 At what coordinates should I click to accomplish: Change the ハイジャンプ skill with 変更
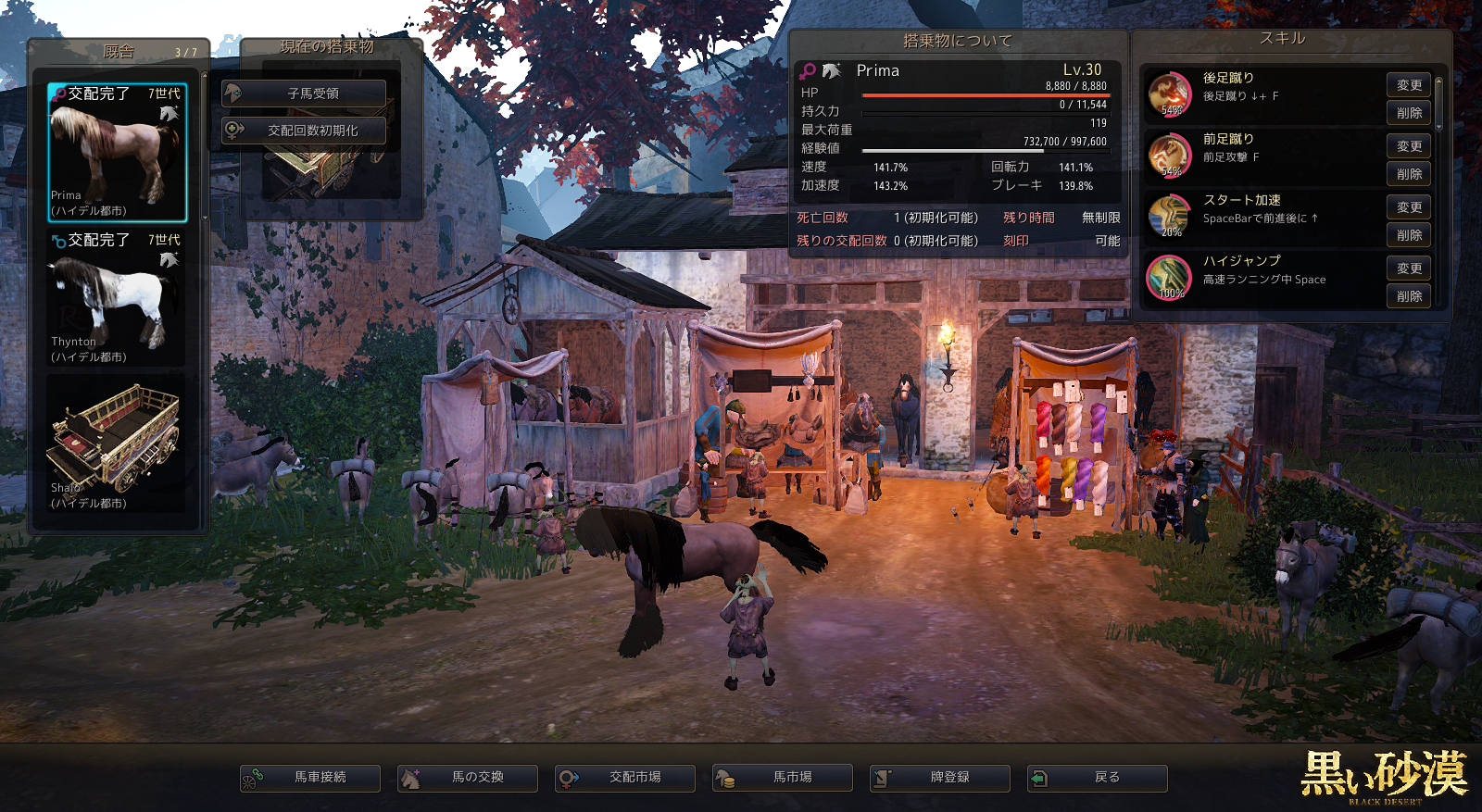tap(1409, 269)
